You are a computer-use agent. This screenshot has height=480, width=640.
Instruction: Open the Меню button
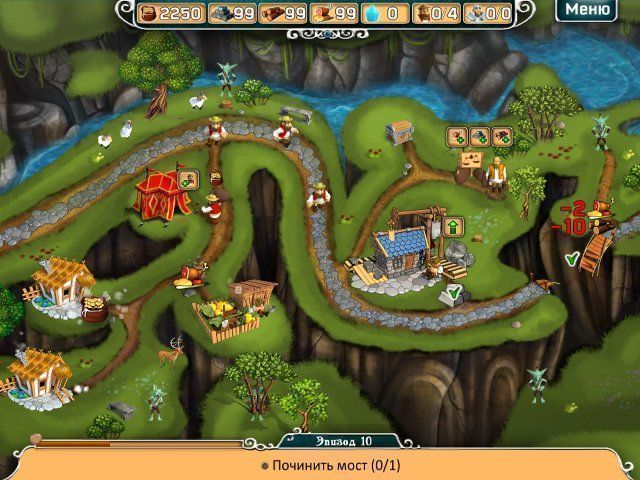pyautogui.click(x=586, y=11)
